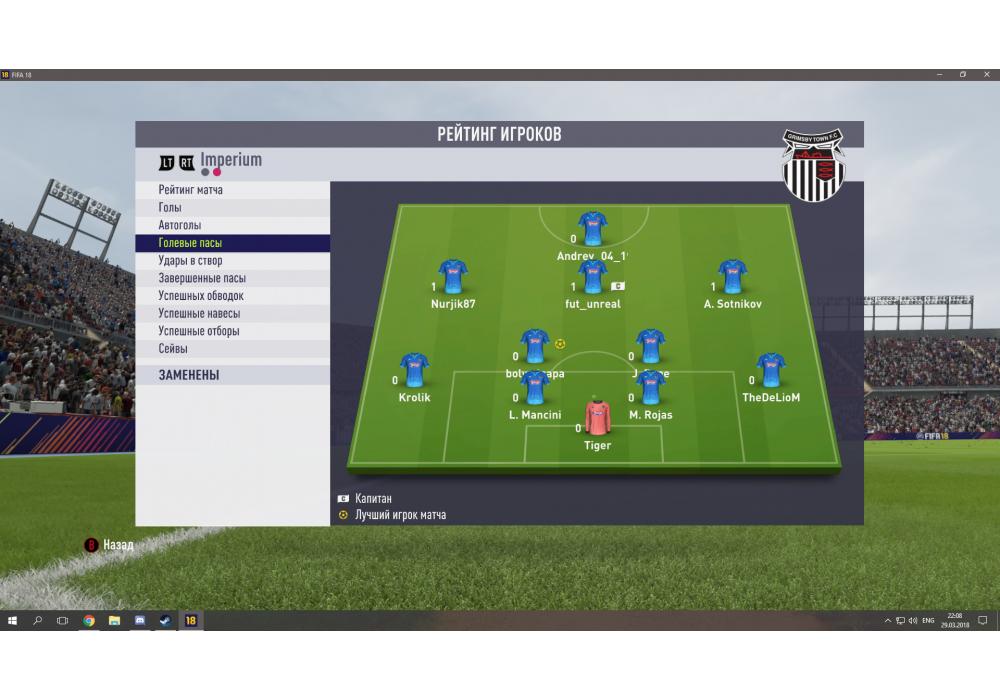
Task: Choose the Голы stat entry
Action: click(x=170, y=208)
